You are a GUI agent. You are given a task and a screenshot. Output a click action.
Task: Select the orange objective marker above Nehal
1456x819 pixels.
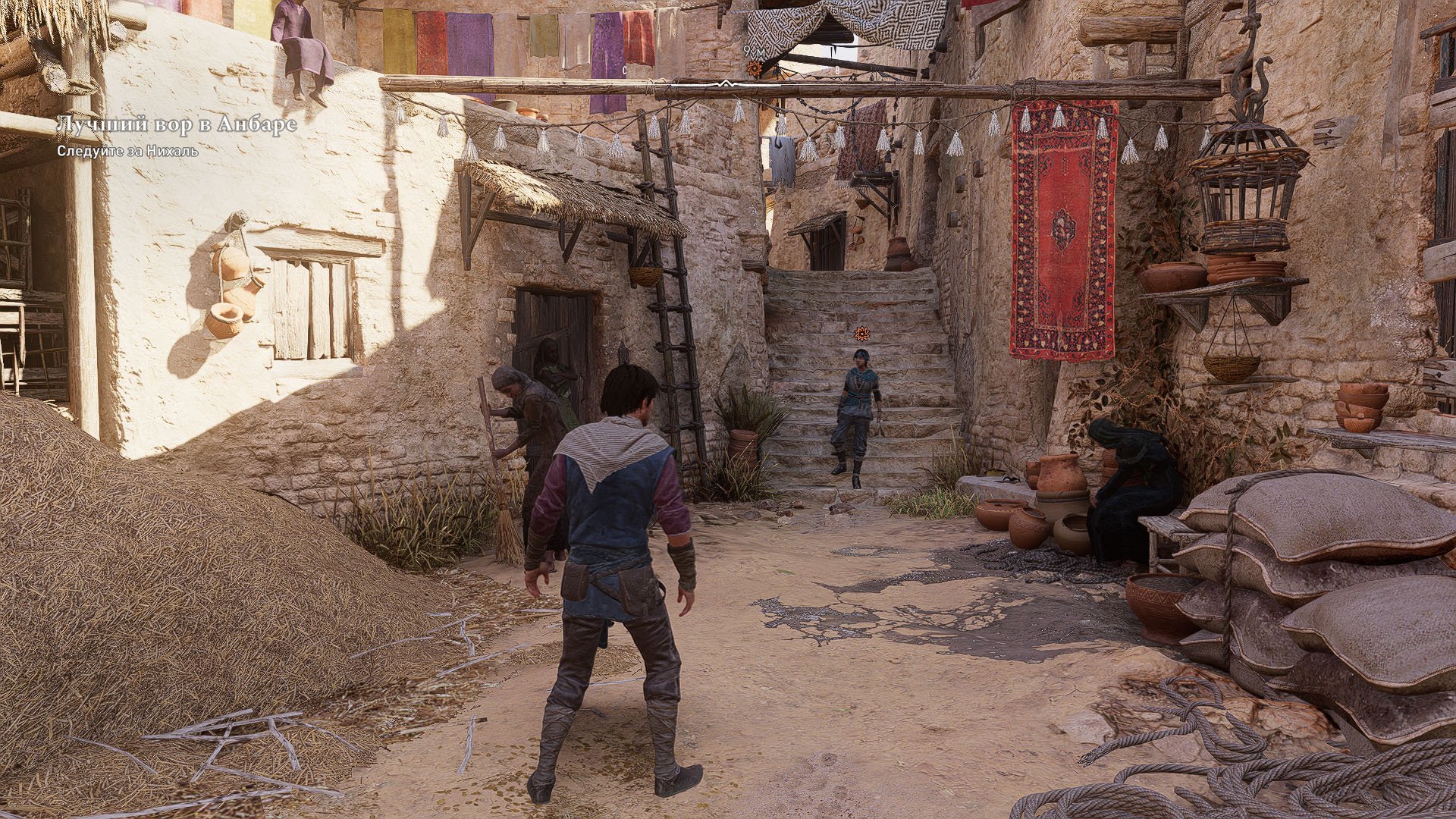861,333
